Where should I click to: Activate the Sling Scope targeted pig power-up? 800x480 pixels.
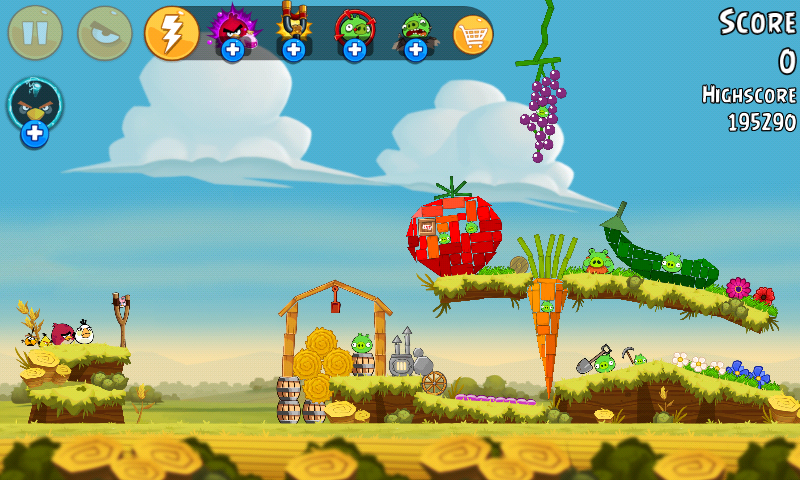(x=355, y=31)
